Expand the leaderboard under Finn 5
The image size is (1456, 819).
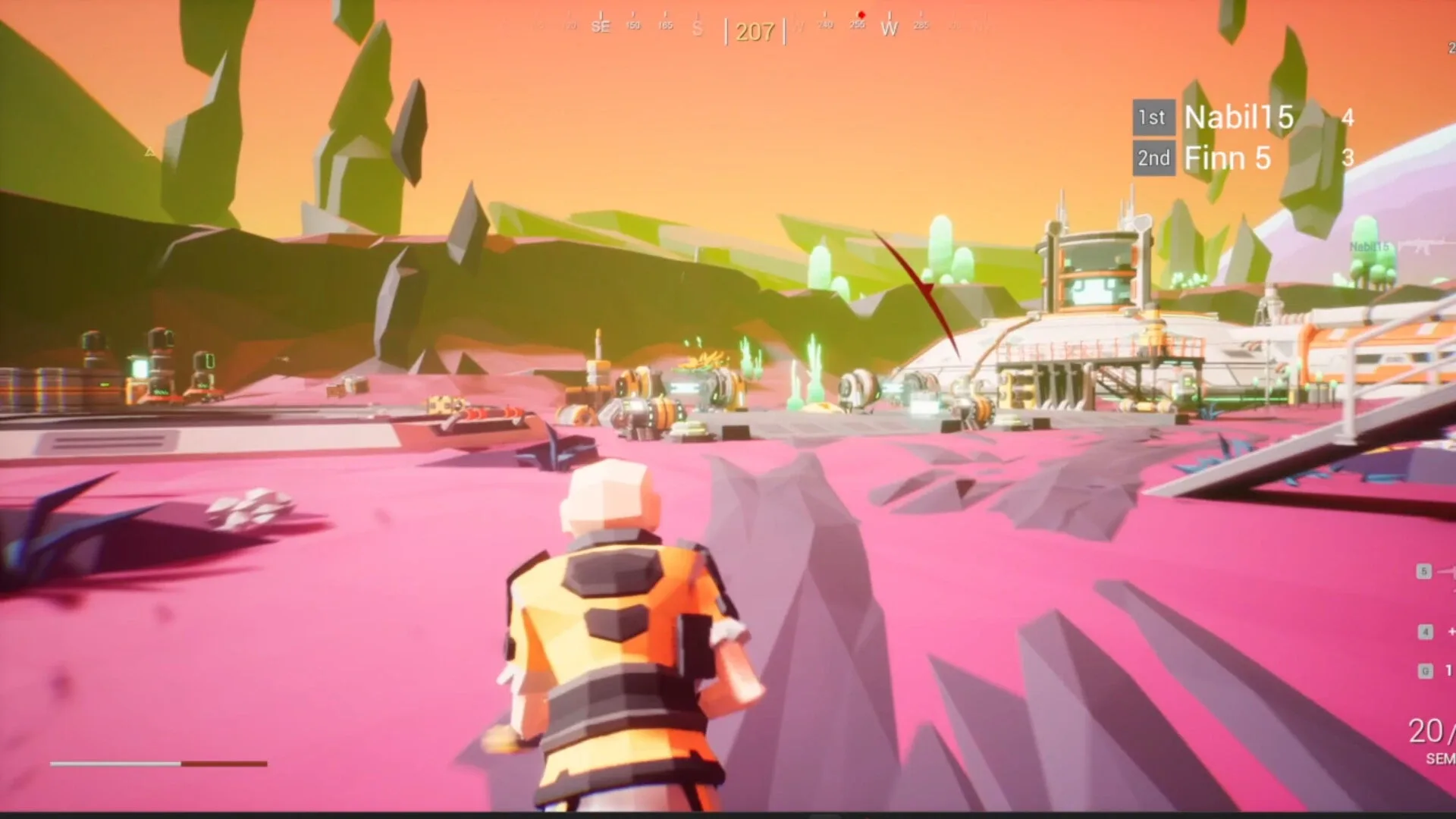pyautogui.click(x=1228, y=158)
